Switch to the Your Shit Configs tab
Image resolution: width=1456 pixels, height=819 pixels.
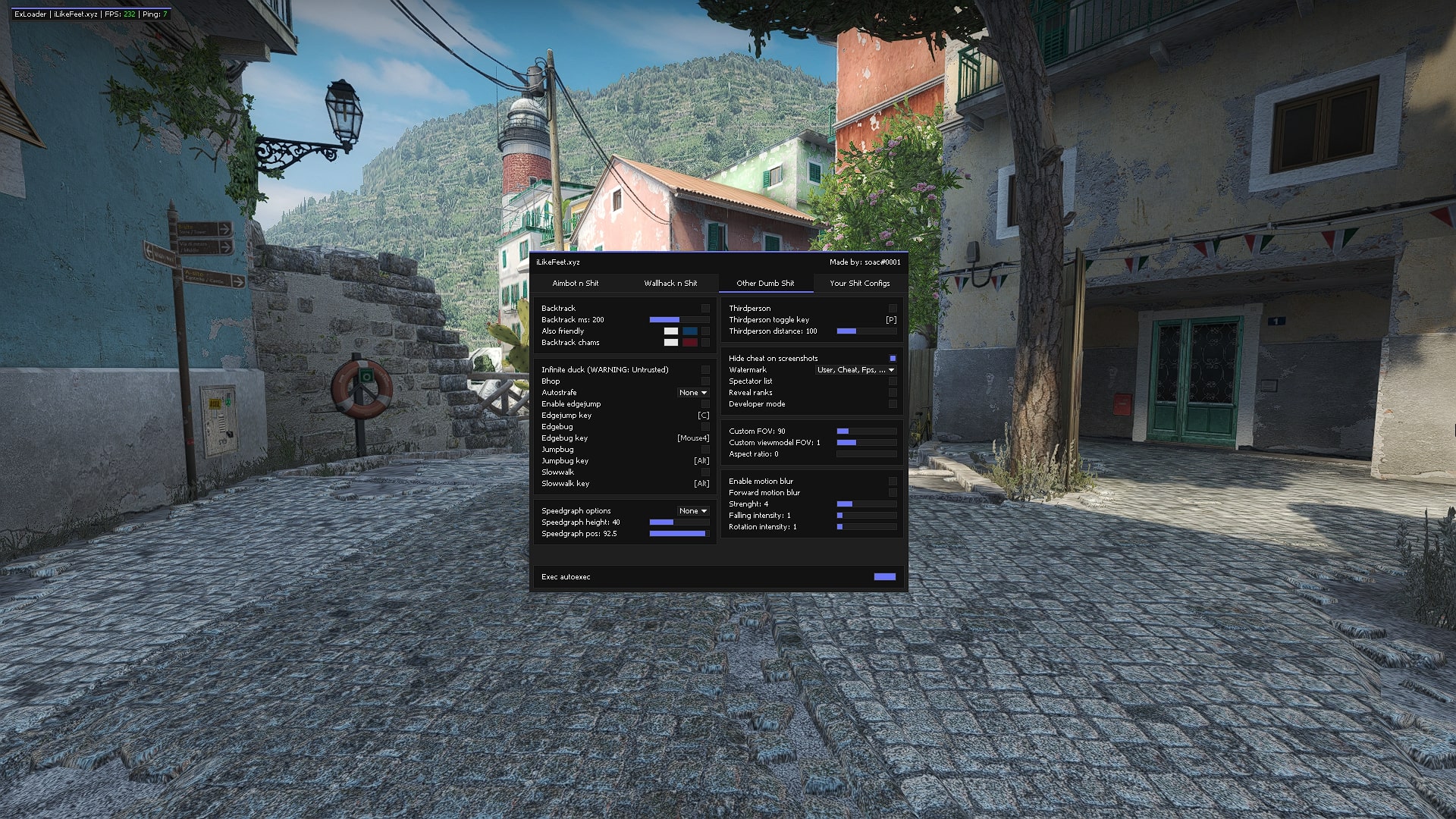pyautogui.click(x=860, y=283)
